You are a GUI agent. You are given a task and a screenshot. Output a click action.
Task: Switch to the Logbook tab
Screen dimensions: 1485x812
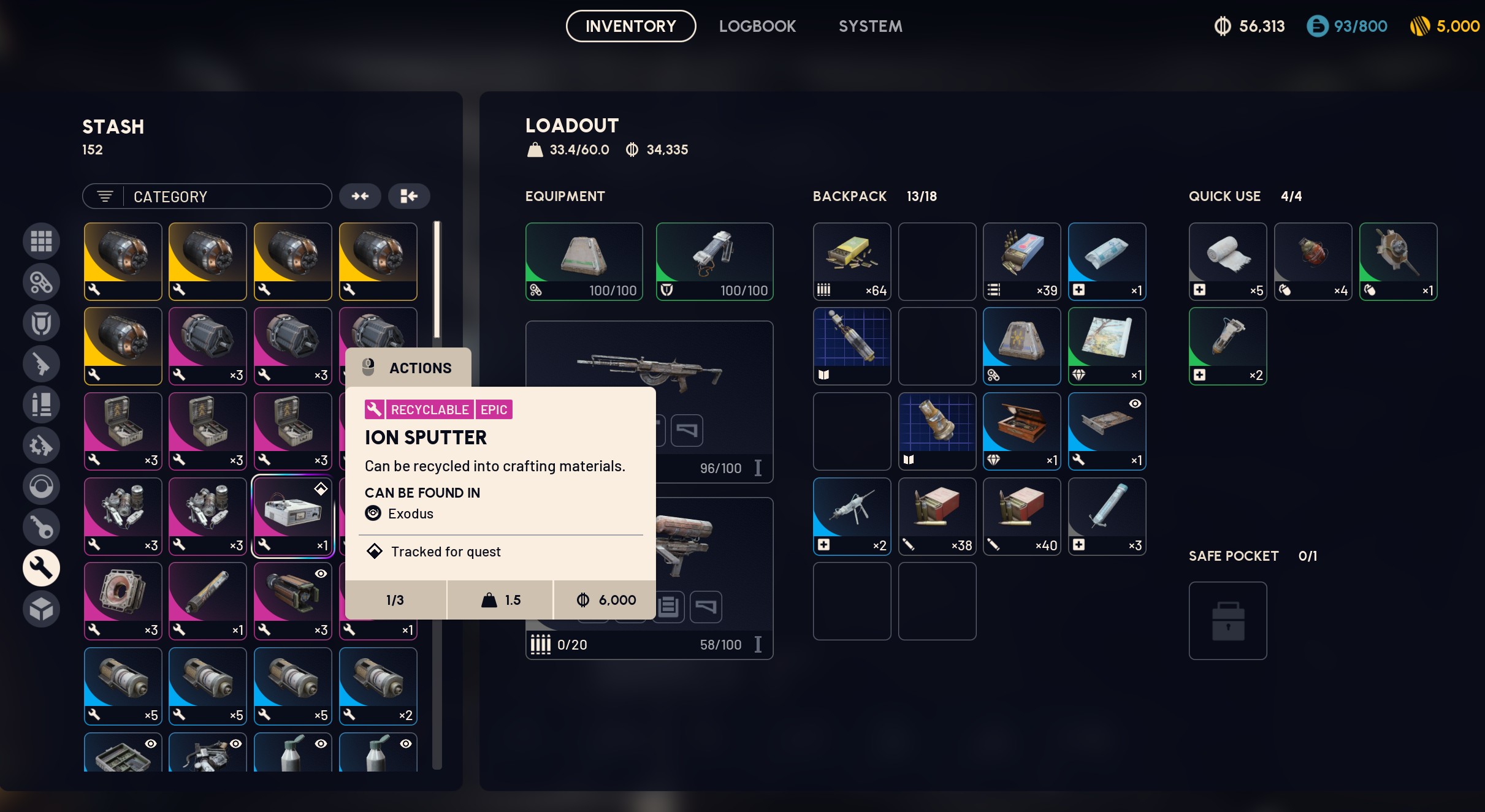757,26
